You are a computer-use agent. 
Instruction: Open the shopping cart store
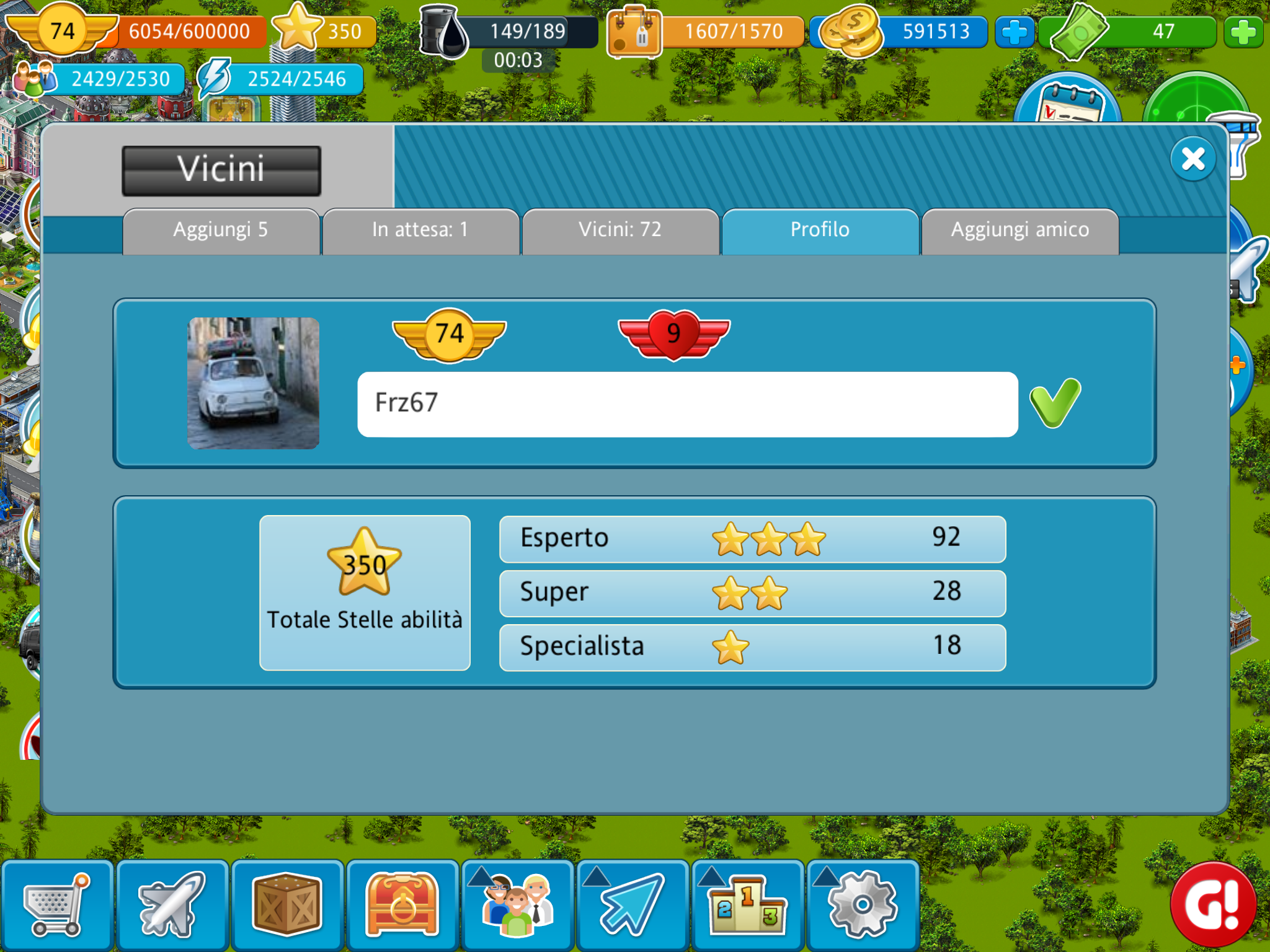click(57, 906)
